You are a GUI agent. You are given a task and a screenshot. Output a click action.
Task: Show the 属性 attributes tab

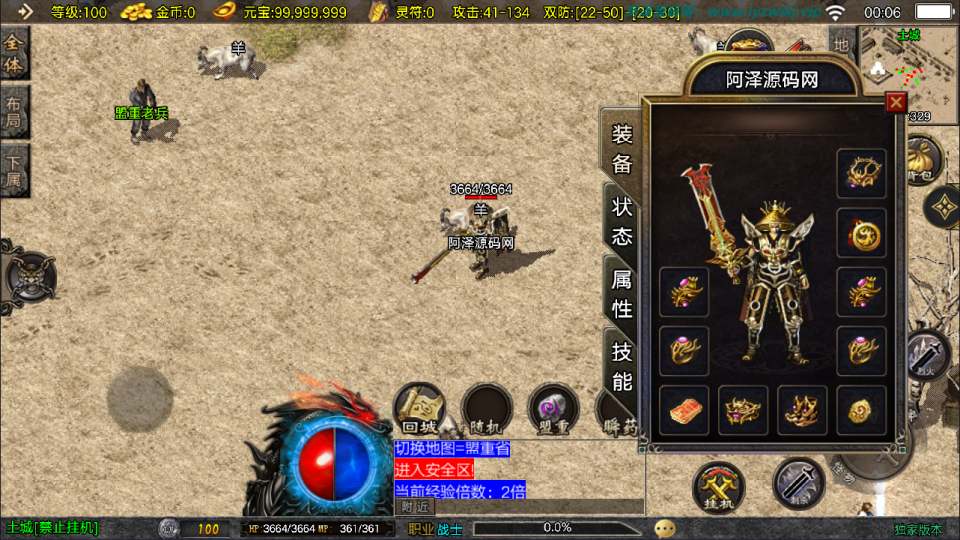click(x=622, y=294)
